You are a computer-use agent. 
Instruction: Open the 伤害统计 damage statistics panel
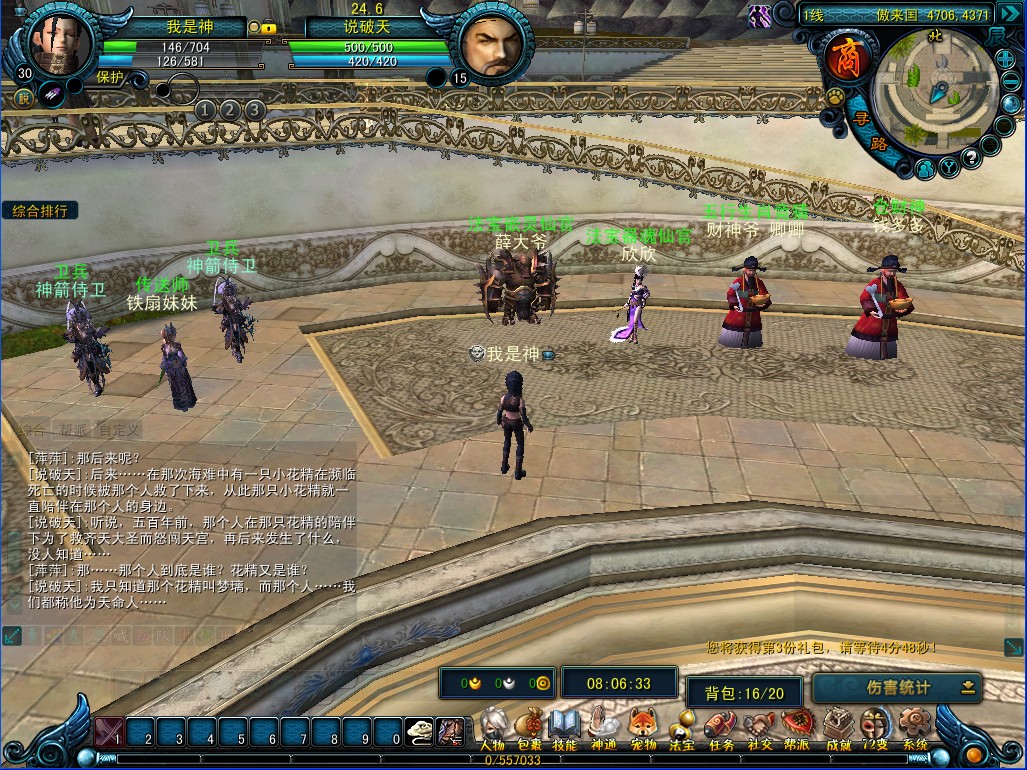coord(897,688)
